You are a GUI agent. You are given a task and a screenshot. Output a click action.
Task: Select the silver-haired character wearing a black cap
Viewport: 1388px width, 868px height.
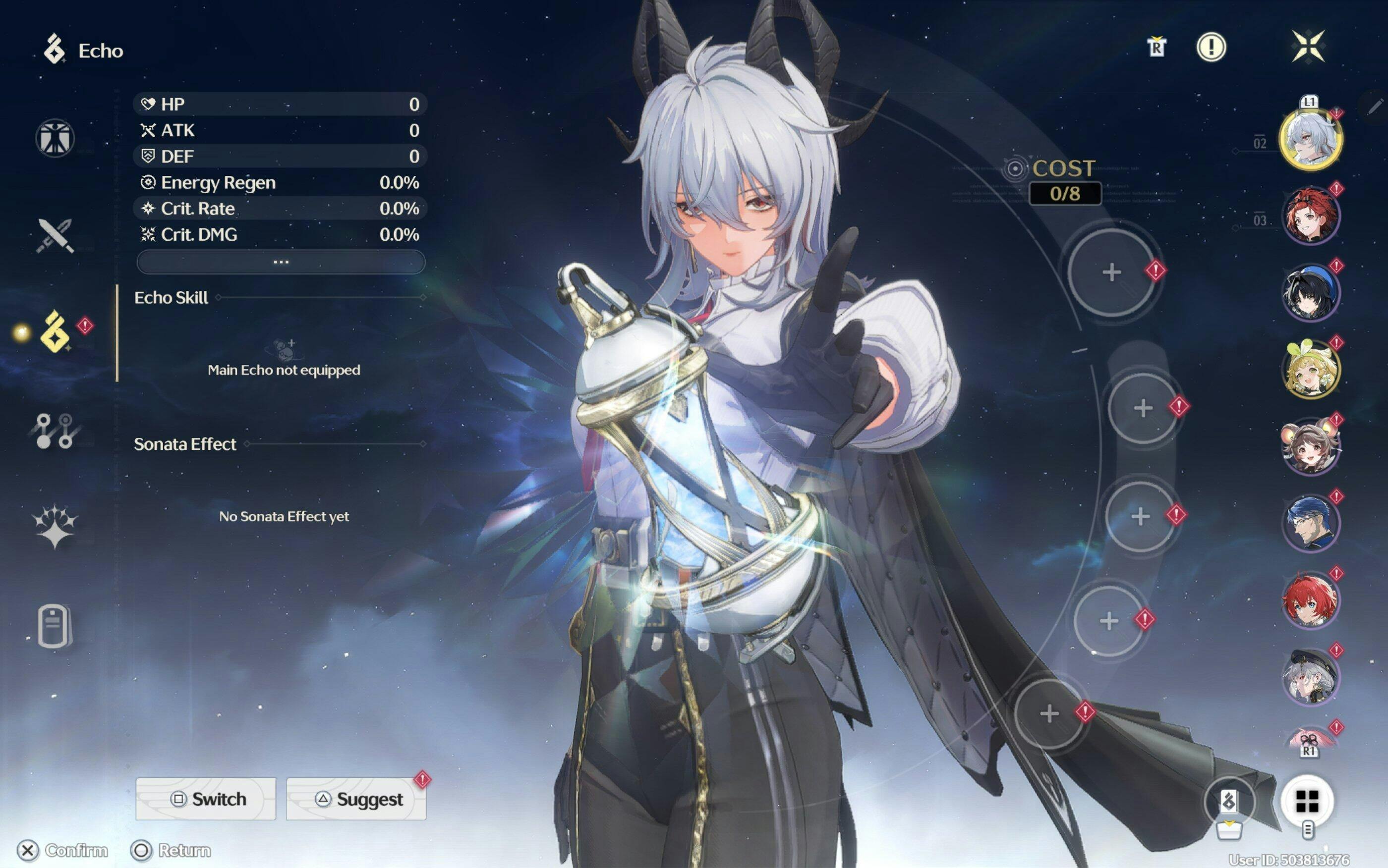pos(1311,677)
